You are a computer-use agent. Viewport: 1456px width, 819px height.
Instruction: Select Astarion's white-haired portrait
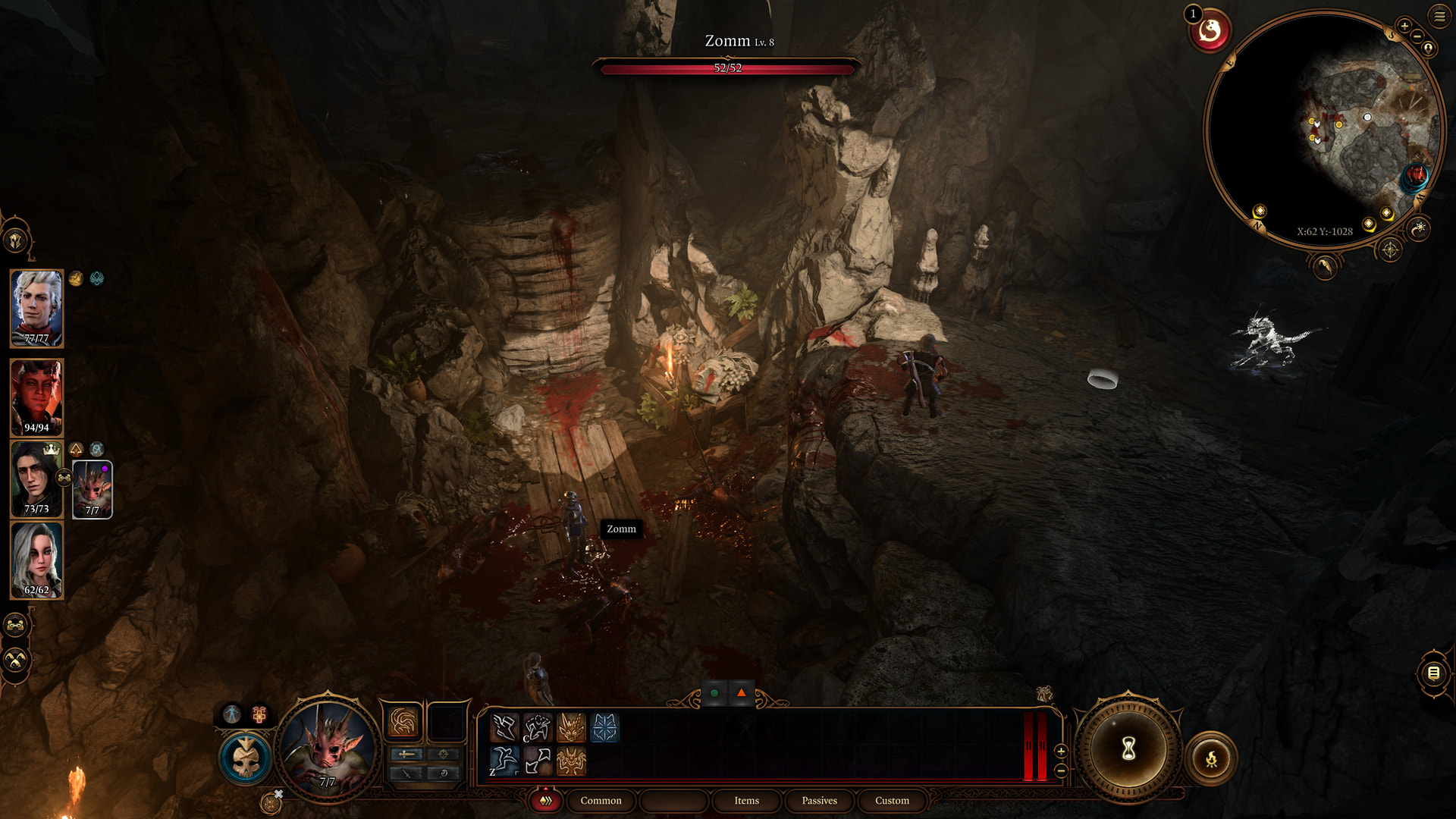(x=36, y=308)
